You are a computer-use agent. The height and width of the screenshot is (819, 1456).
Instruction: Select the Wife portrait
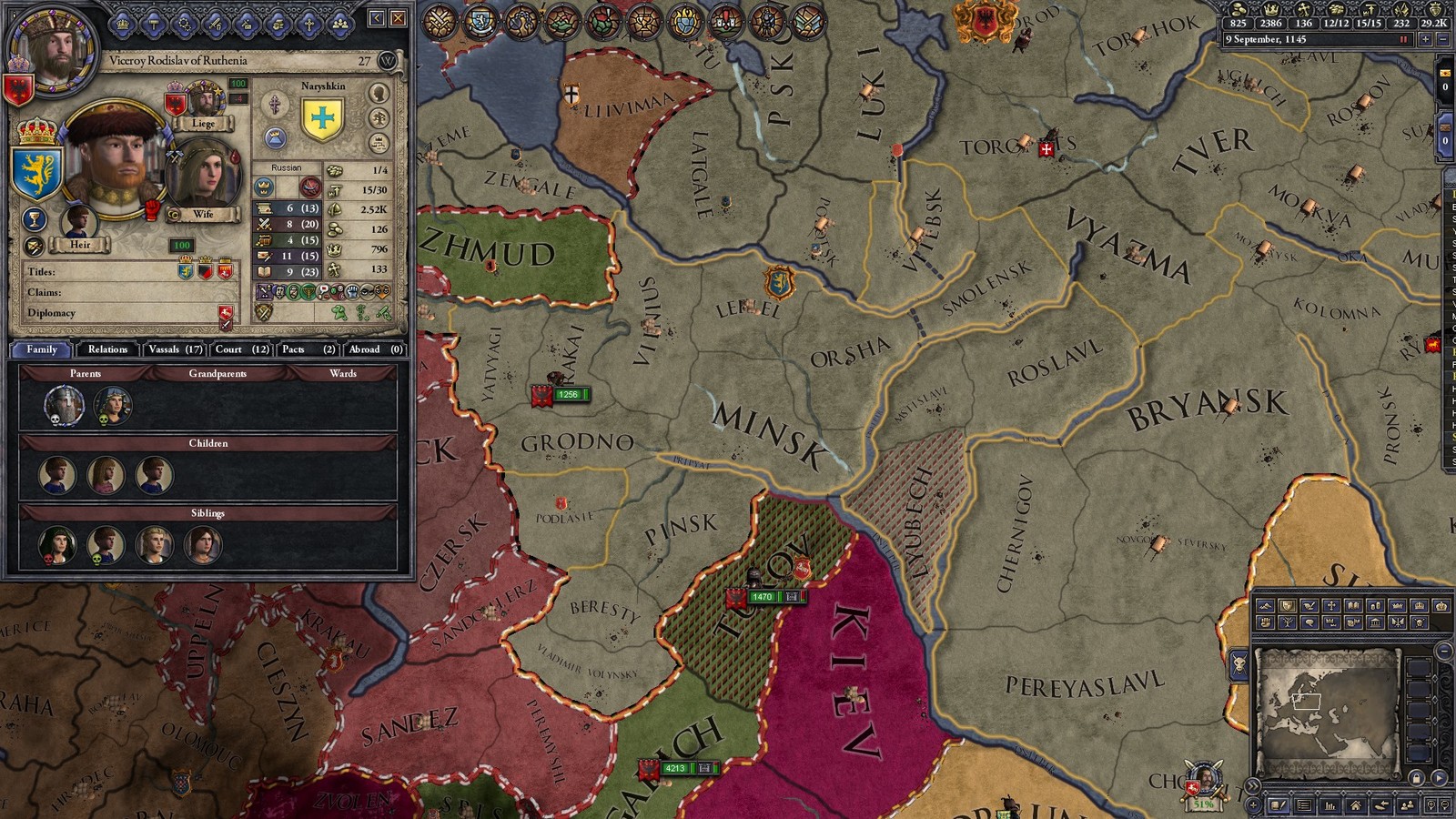pos(202,173)
